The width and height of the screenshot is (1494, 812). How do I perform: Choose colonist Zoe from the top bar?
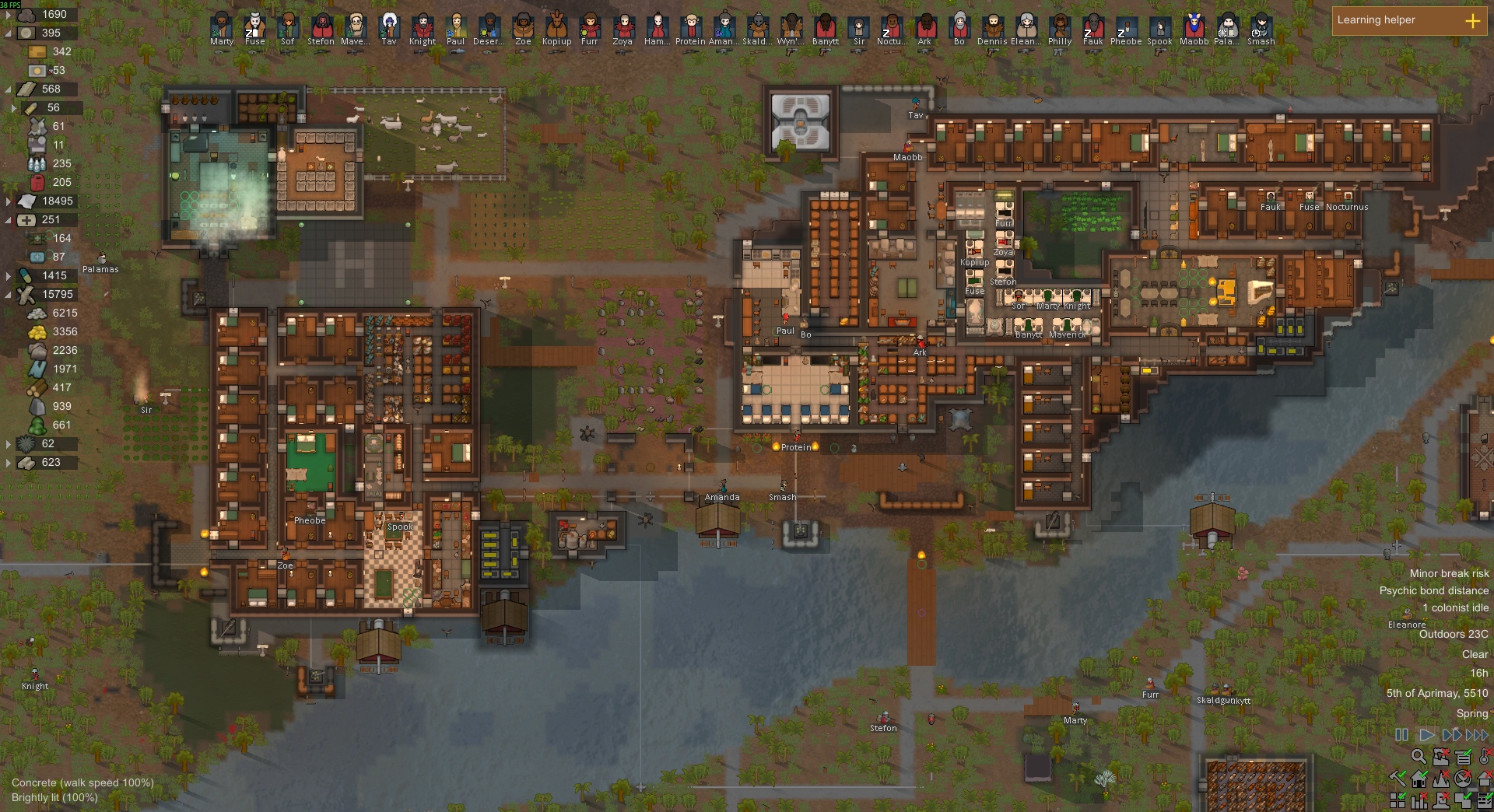click(523, 27)
